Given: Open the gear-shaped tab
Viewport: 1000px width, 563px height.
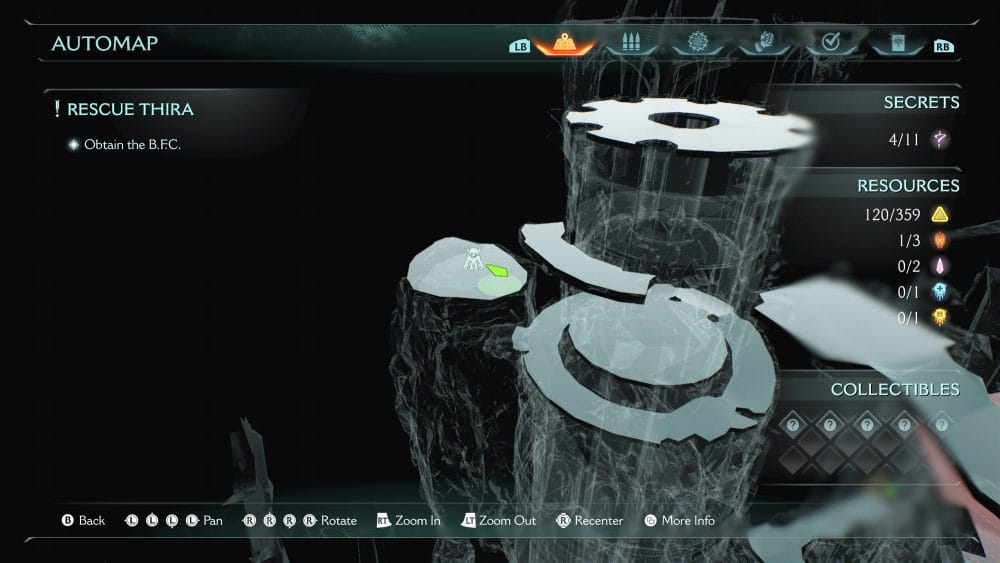Looking at the screenshot, I should tap(698, 44).
